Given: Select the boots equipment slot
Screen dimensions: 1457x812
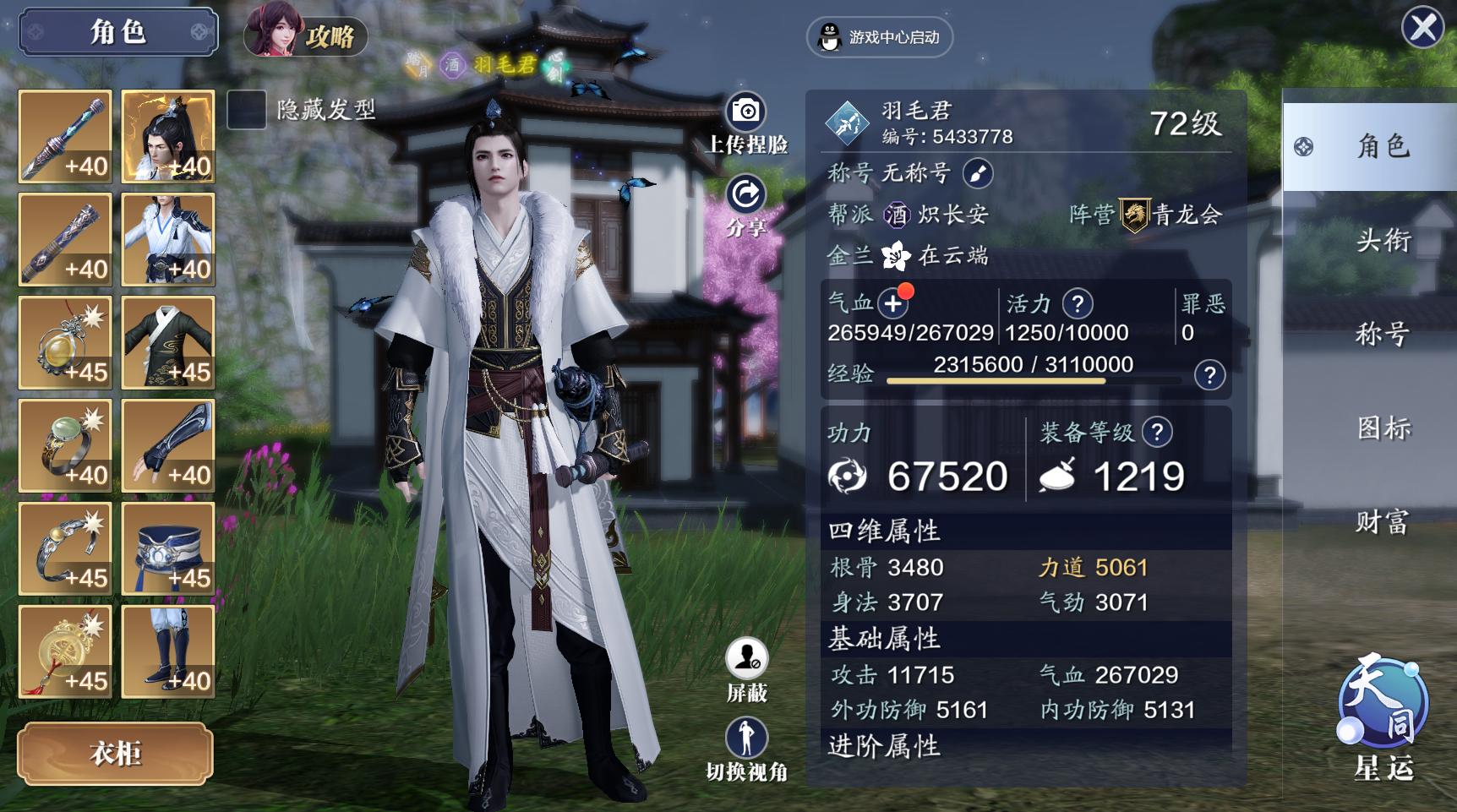Looking at the screenshot, I should (x=168, y=652).
